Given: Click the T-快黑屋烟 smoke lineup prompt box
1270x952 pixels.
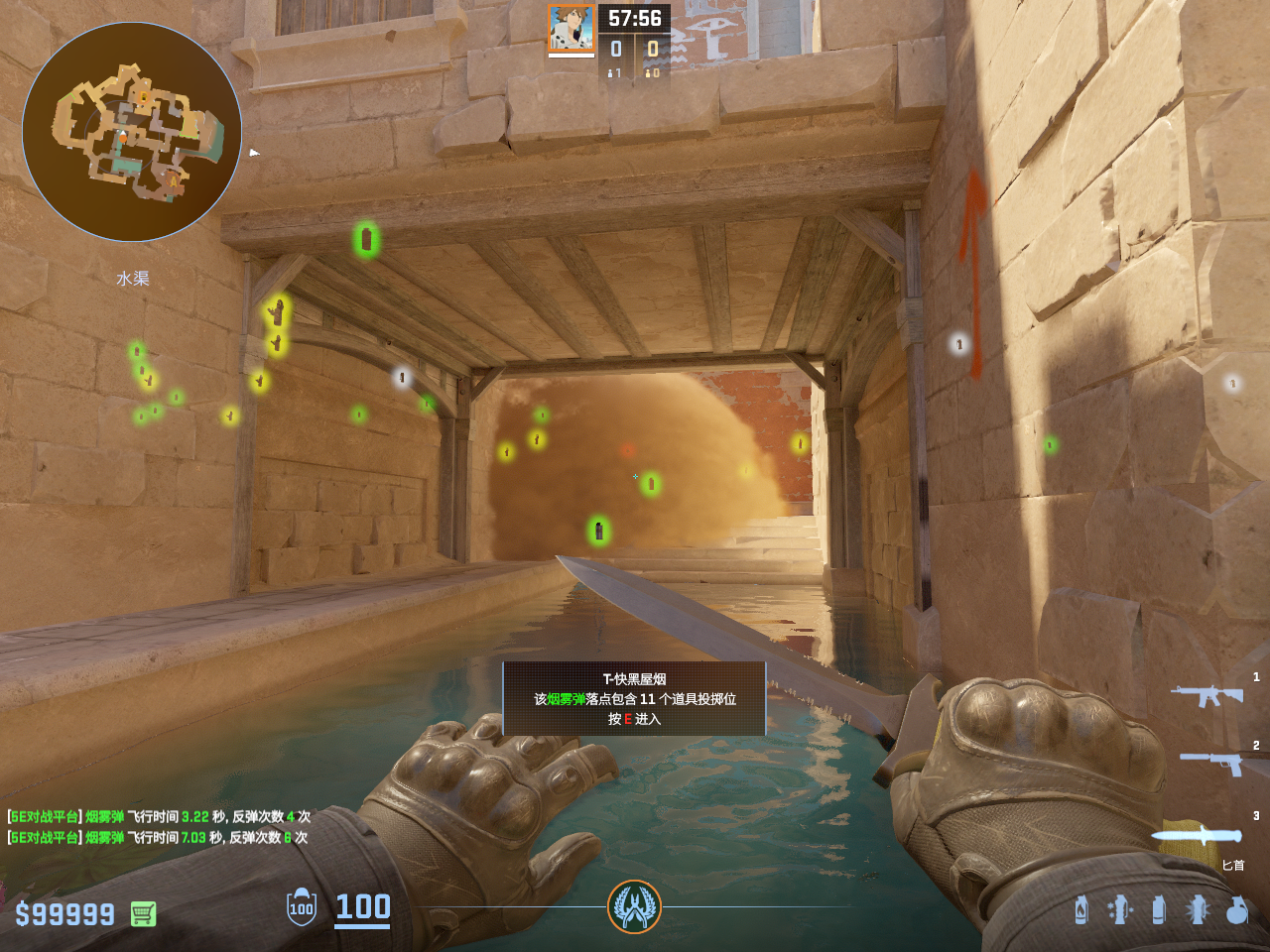Looking at the screenshot, I should [634, 699].
